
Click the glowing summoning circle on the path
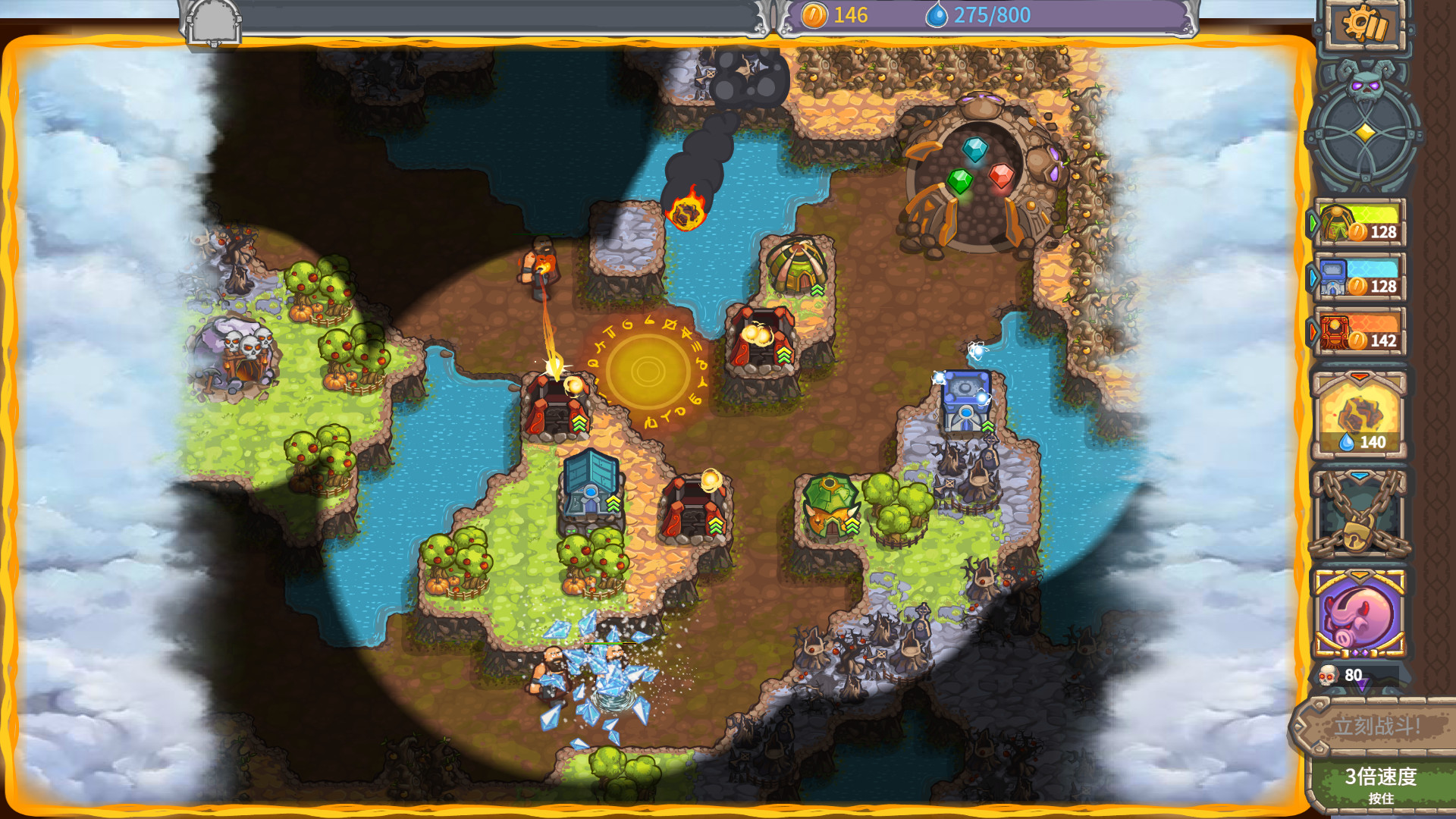pyautogui.click(x=649, y=372)
